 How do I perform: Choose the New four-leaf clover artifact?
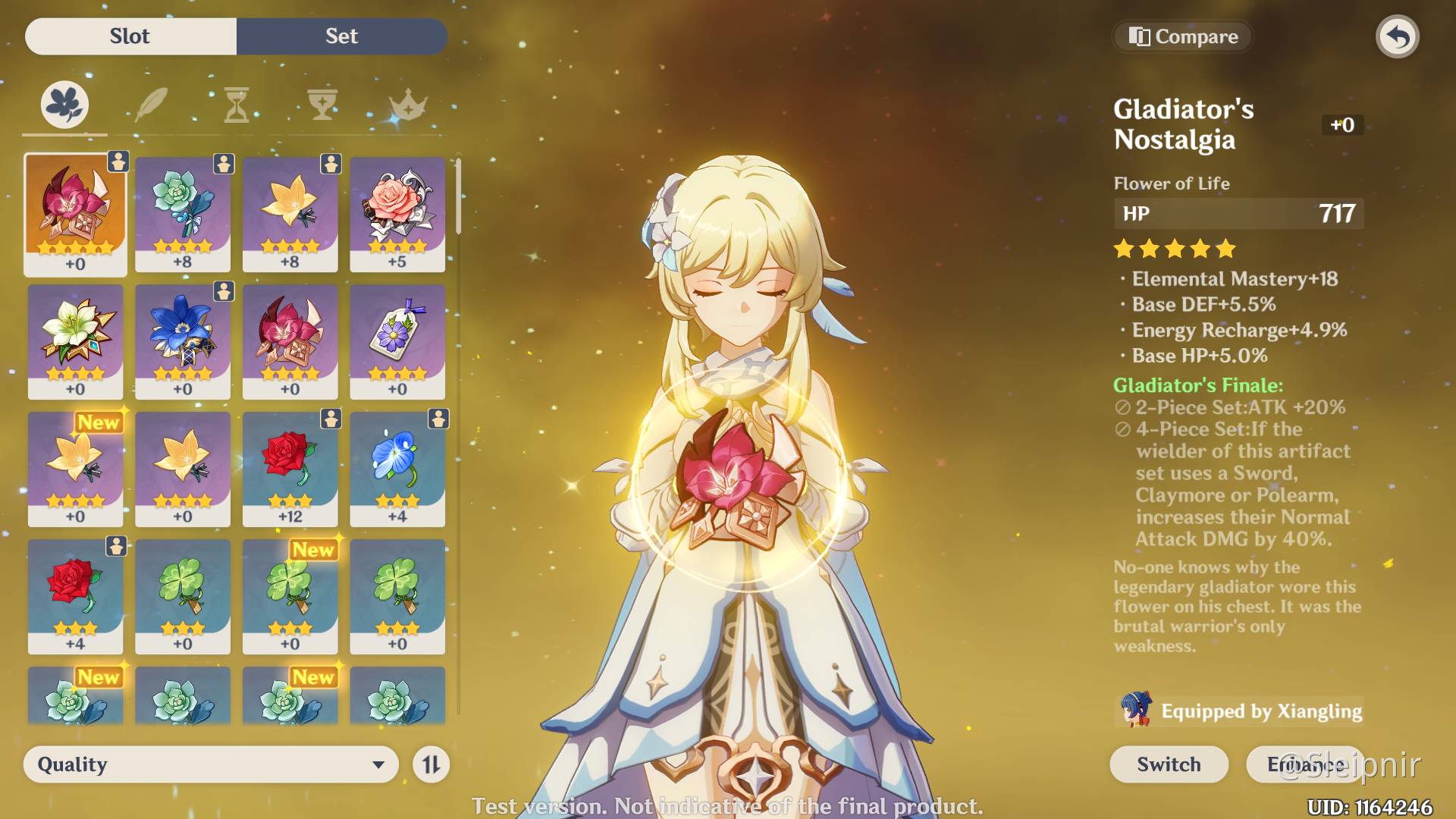point(290,595)
